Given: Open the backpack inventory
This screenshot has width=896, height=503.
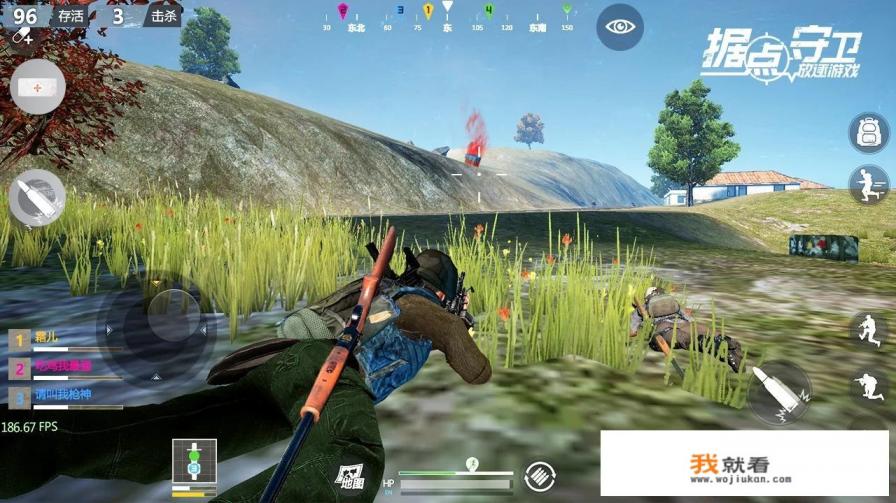Looking at the screenshot, I should pos(868,133).
